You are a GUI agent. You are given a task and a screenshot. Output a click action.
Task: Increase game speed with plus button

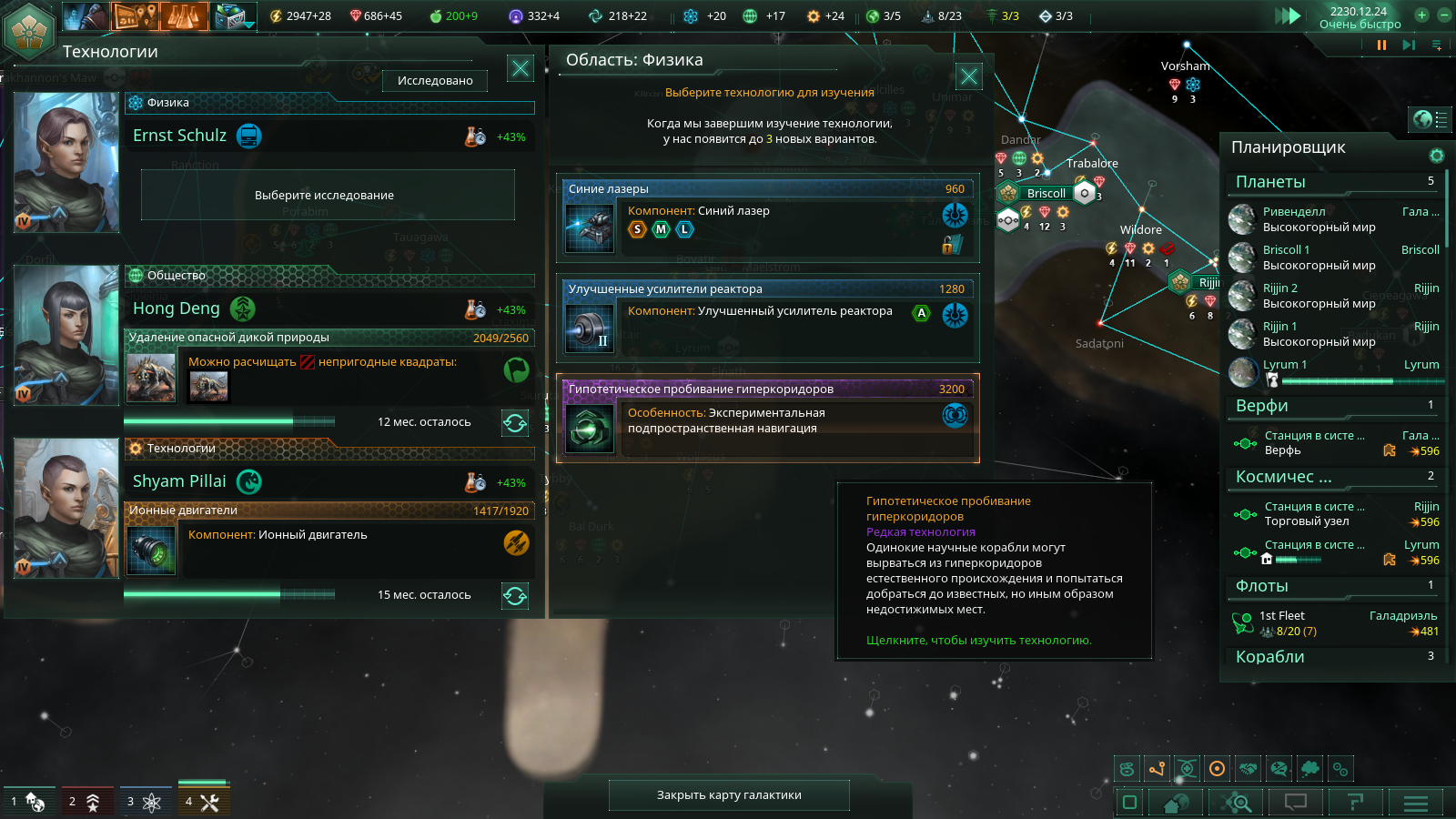click(1421, 15)
